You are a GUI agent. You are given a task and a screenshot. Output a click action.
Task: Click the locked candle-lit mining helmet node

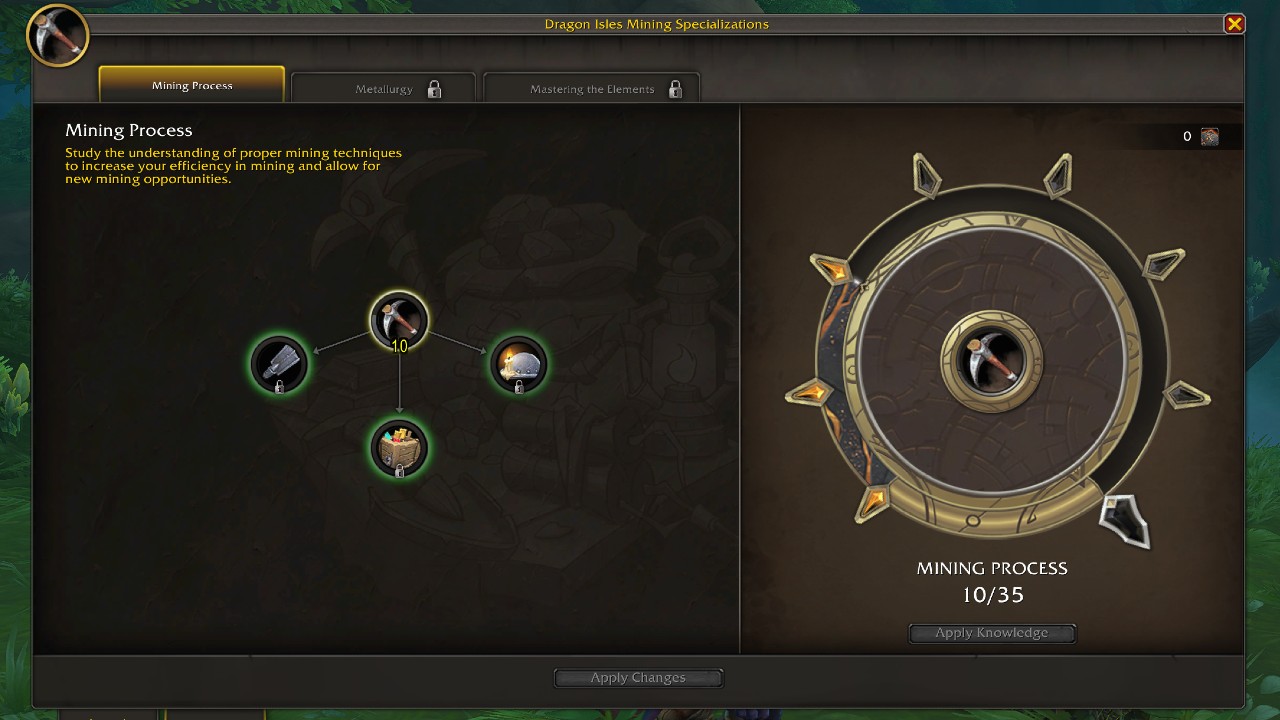coord(519,365)
